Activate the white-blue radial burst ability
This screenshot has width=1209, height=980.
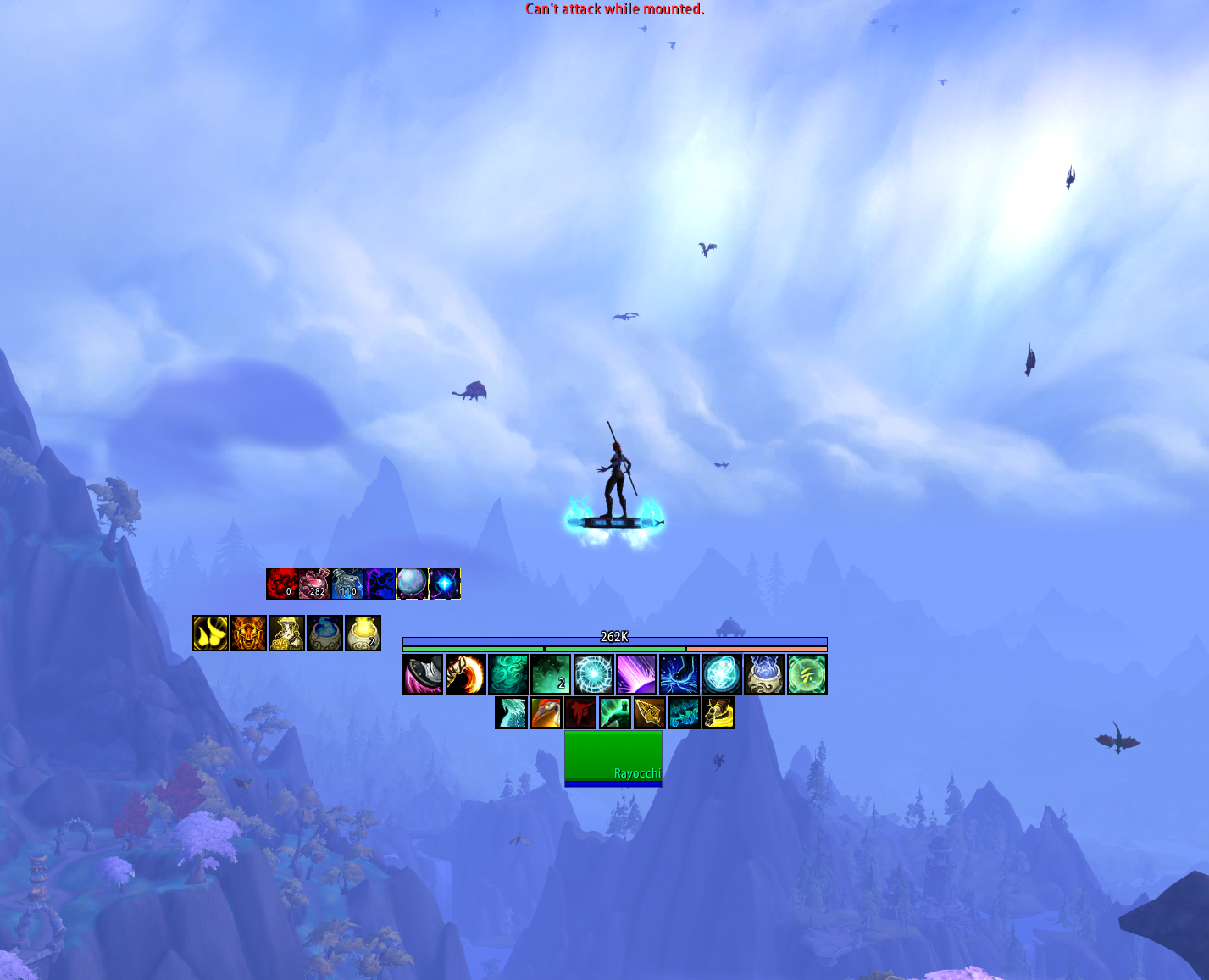click(x=594, y=674)
